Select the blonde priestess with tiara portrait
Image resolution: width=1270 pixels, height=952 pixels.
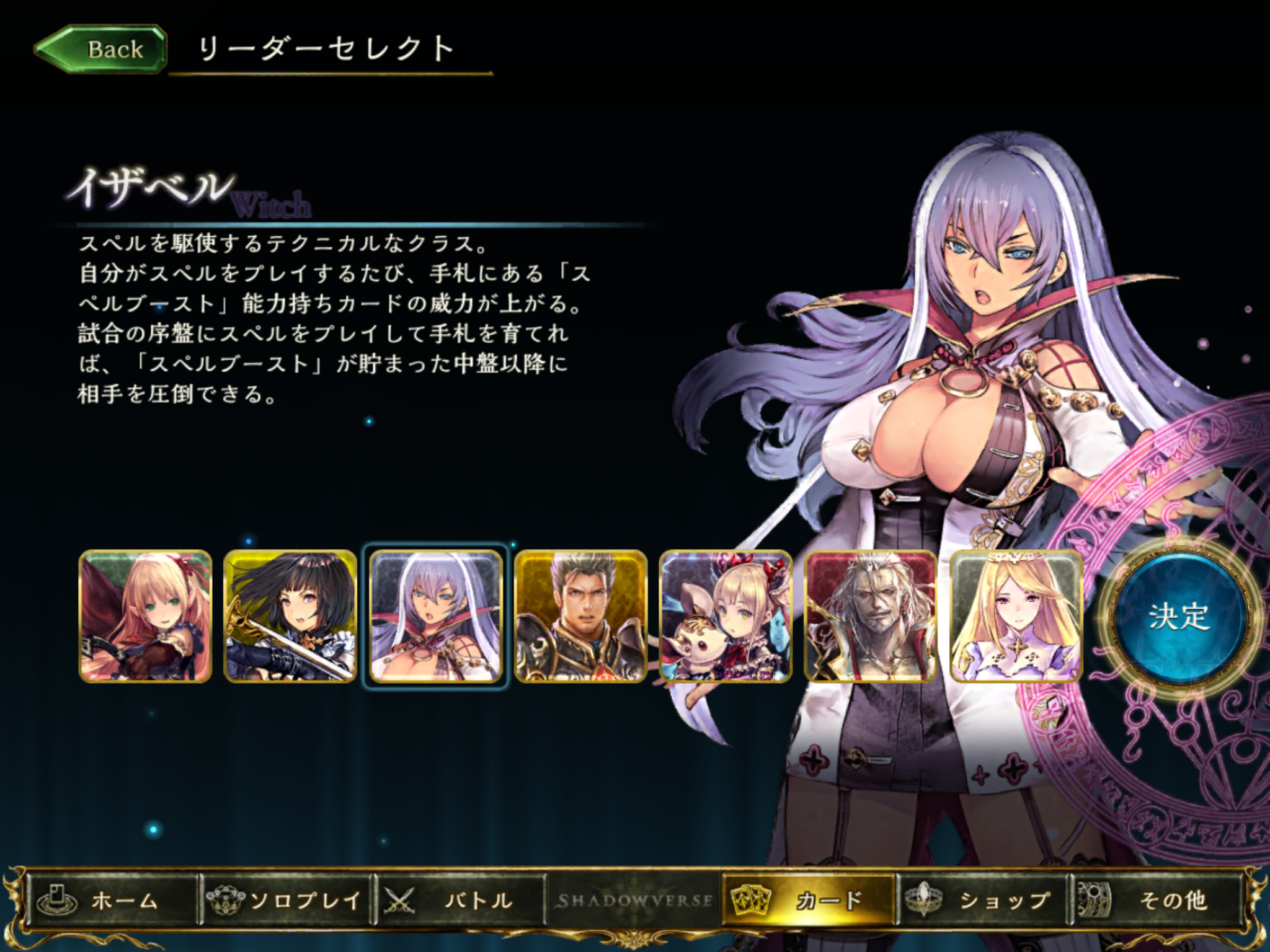[x=1016, y=617]
